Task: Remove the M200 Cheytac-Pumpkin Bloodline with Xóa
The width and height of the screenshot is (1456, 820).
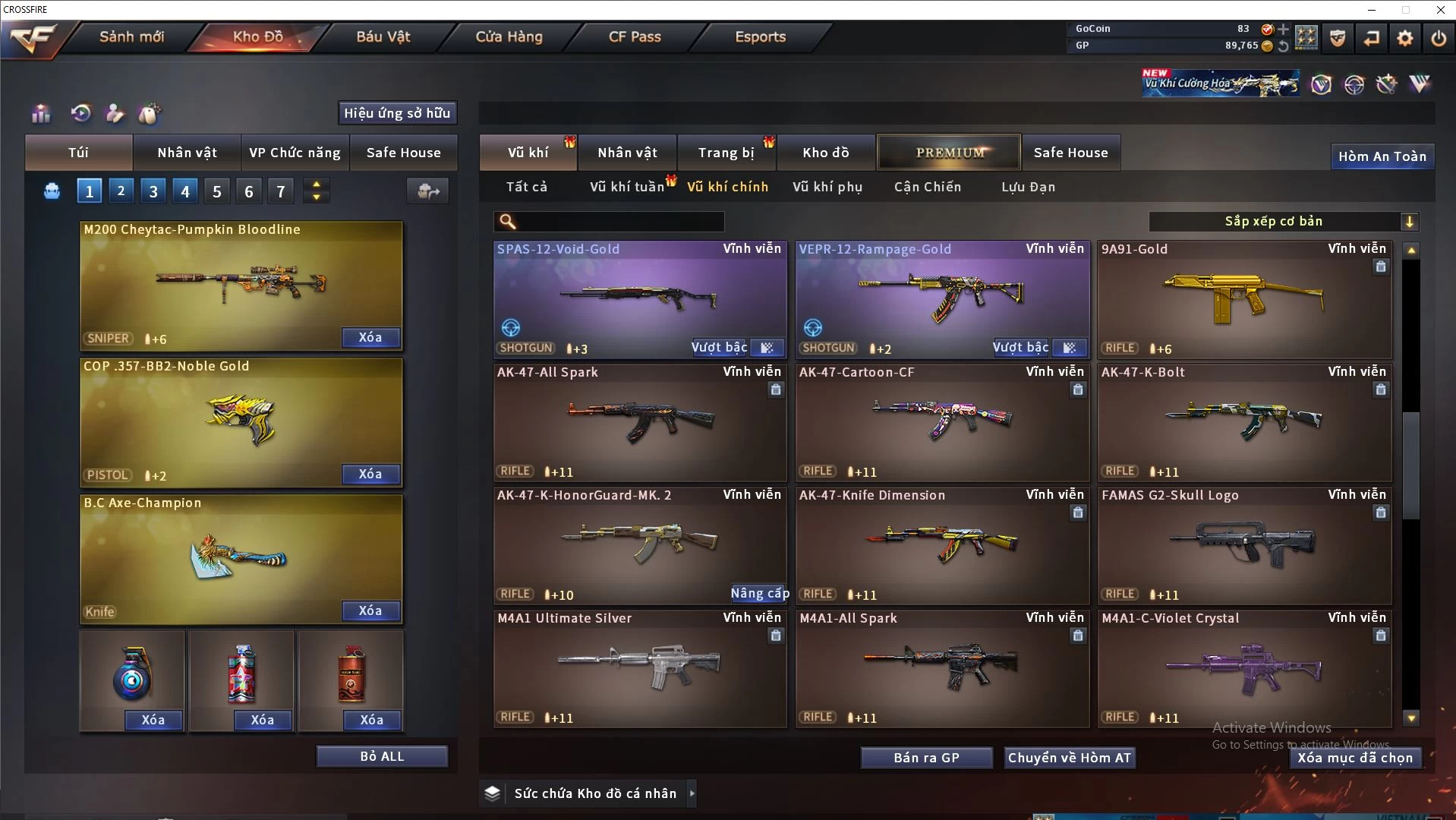Action: (x=370, y=338)
